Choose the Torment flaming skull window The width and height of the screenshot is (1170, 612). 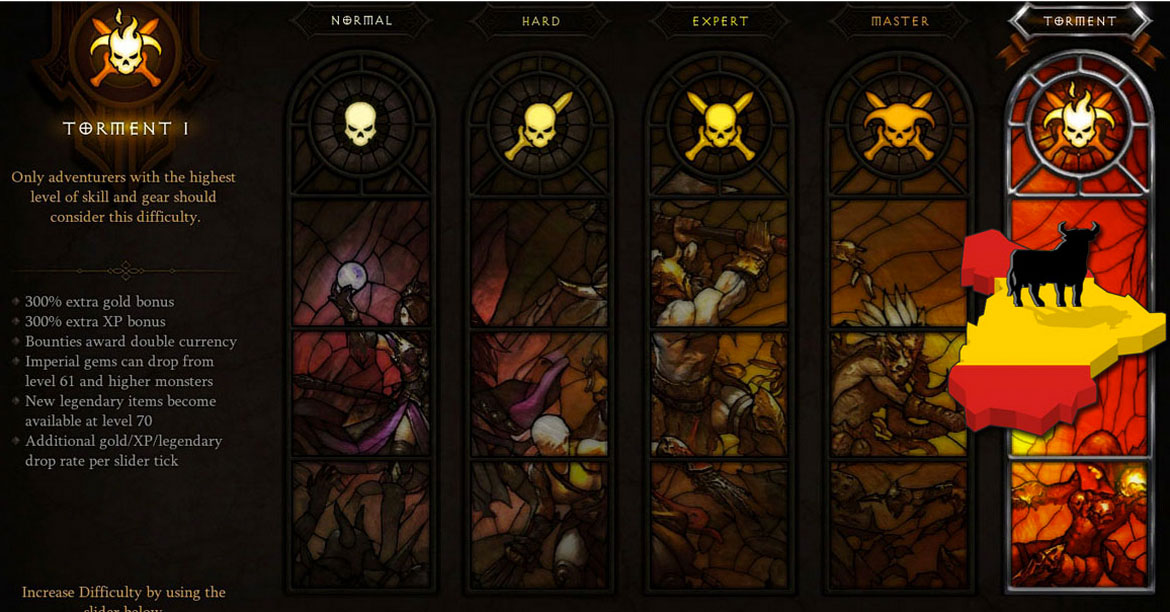coord(1078,125)
